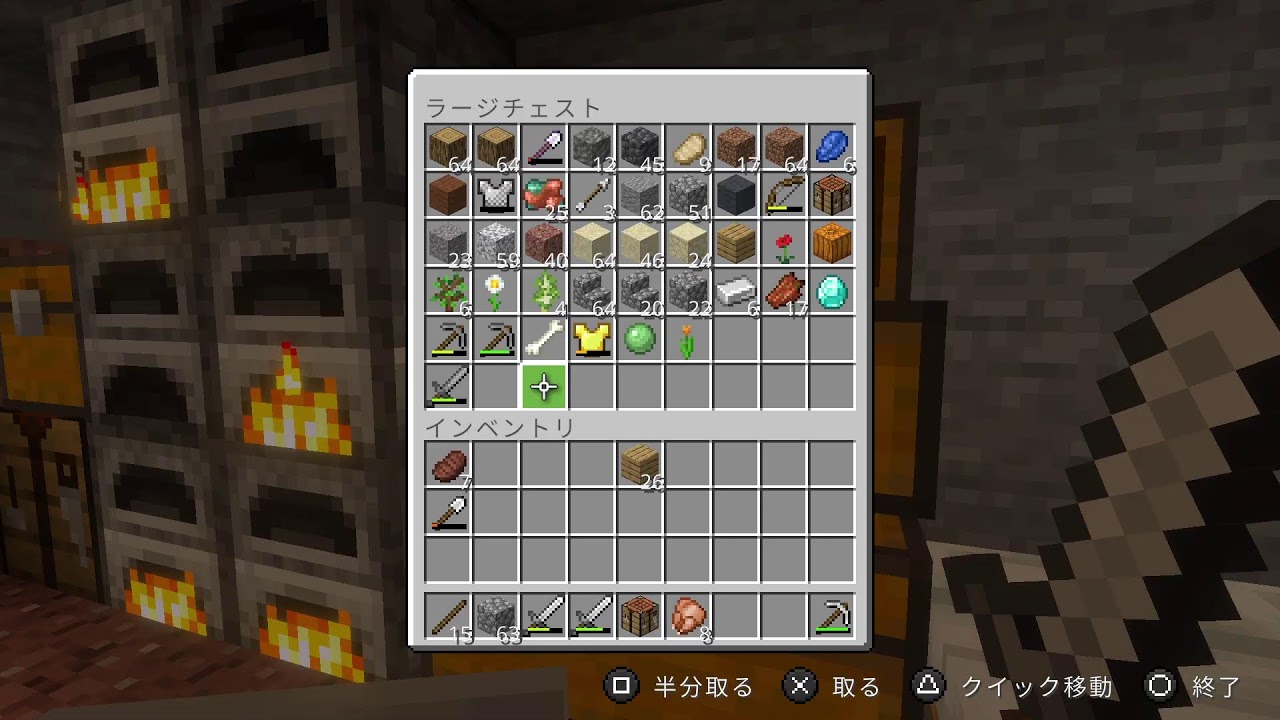
Task: Take the lapis lazuli stack of 6
Action: (x=832, y=148)
